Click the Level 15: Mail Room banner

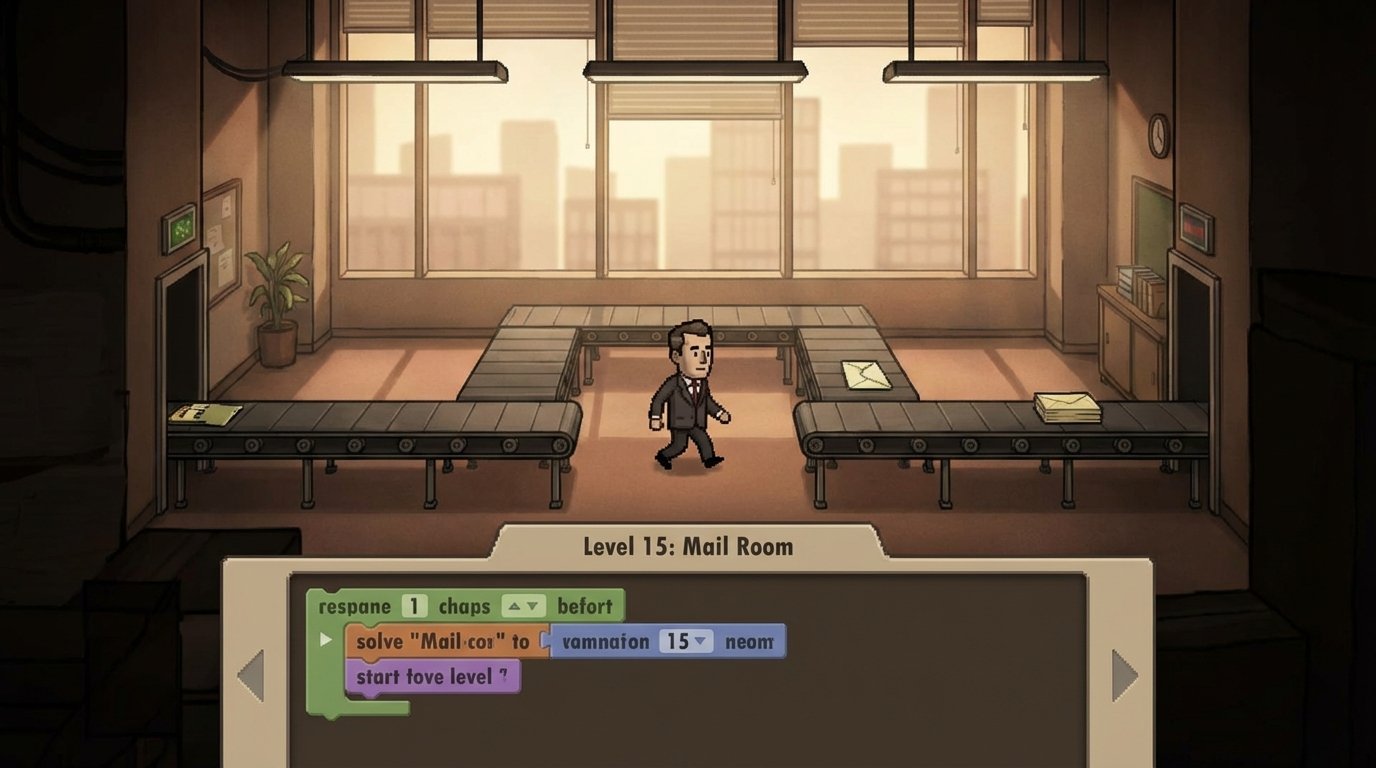687,547
